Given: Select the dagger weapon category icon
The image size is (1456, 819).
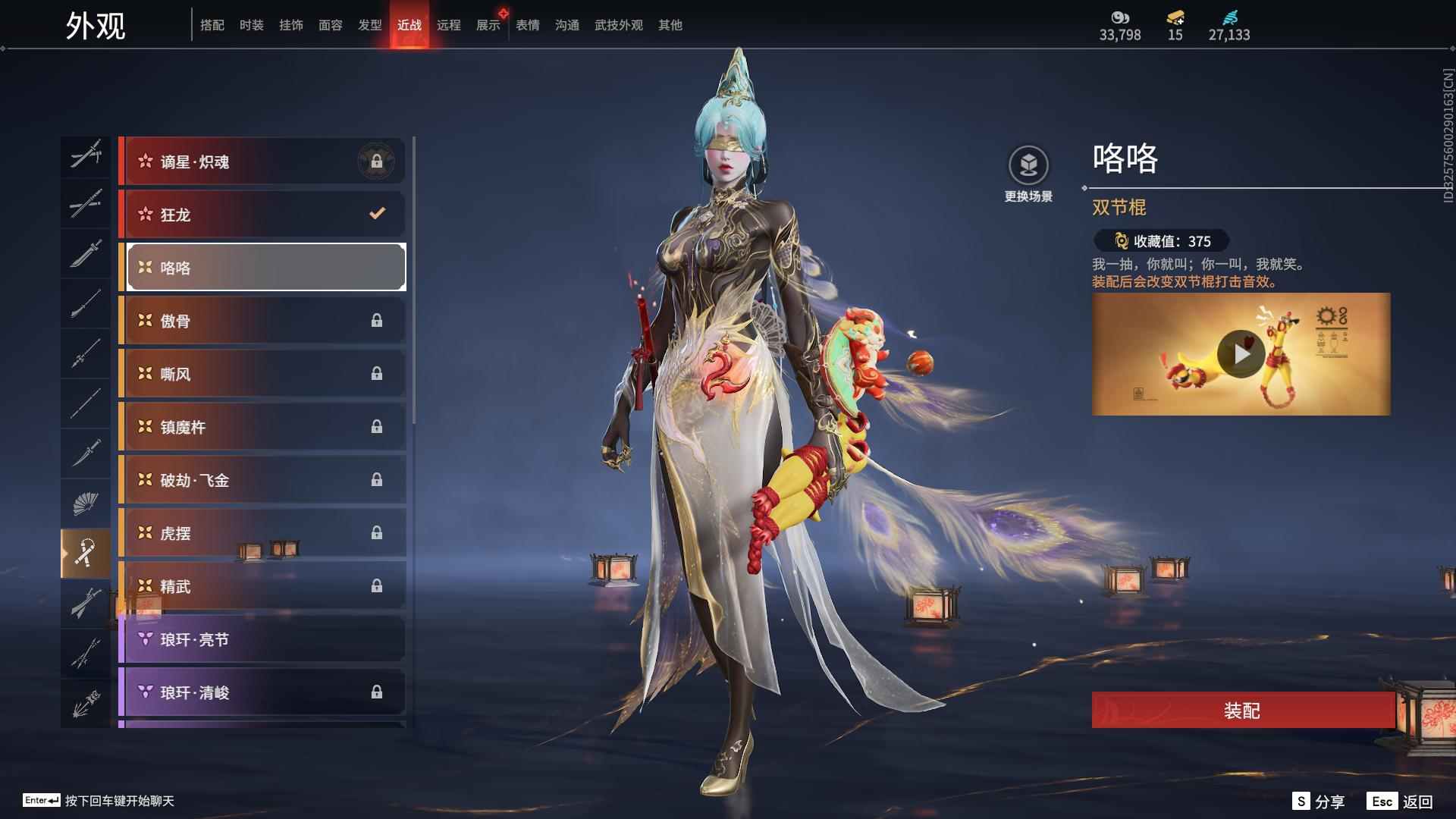Looking at the screenshot, I should pyautogui.click(x=86, y=453).
